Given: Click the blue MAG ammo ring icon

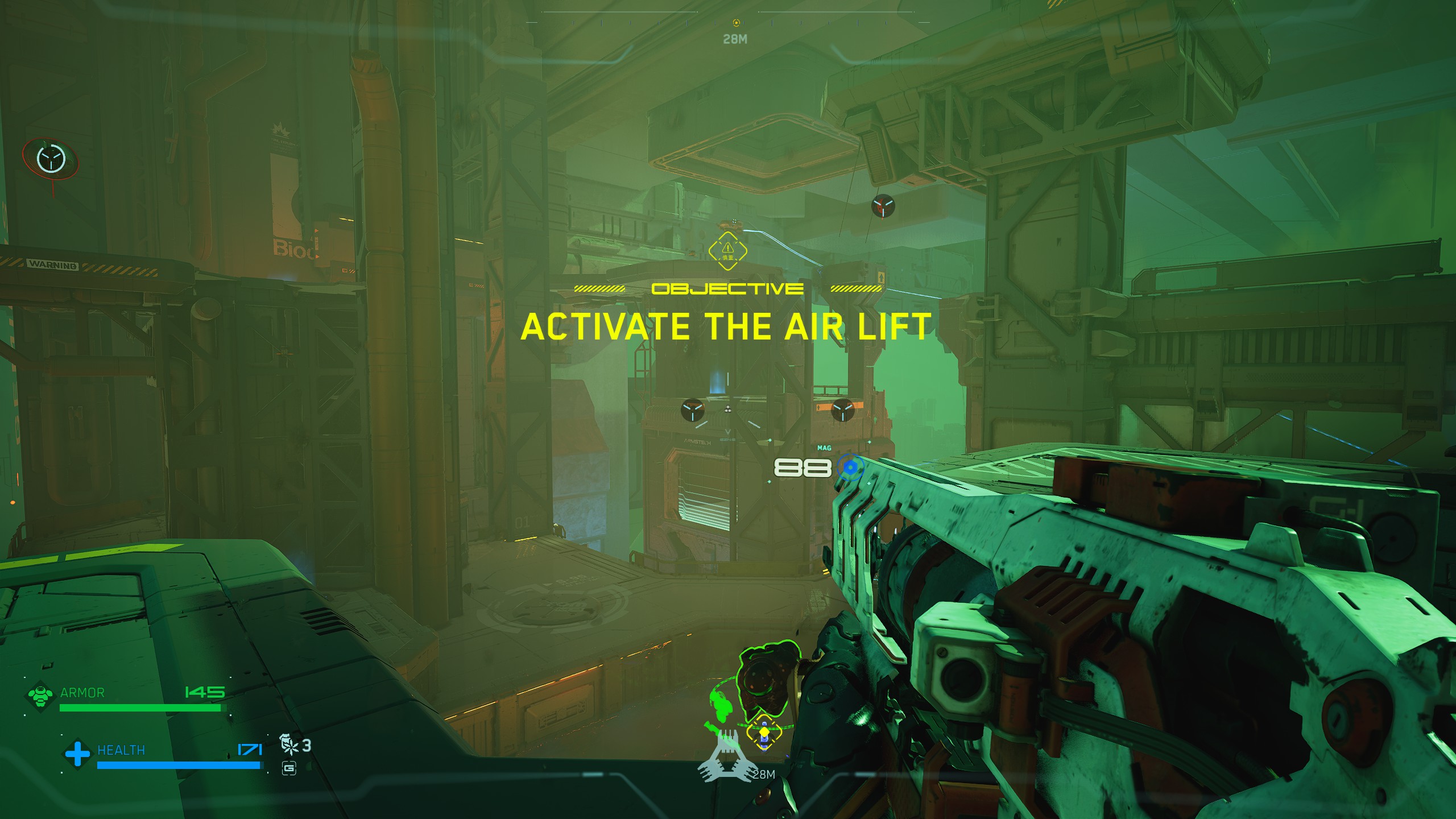Looking at the screenshot, I should [x=850, y=468].
